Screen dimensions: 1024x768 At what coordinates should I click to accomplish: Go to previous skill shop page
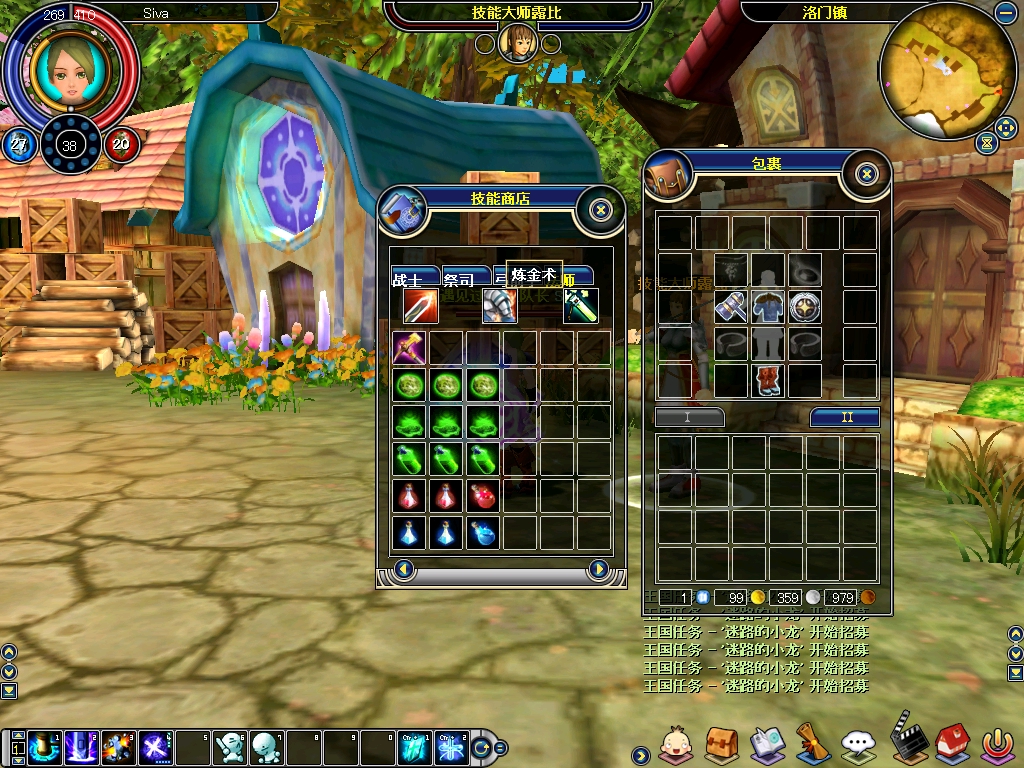click(404, 569)
